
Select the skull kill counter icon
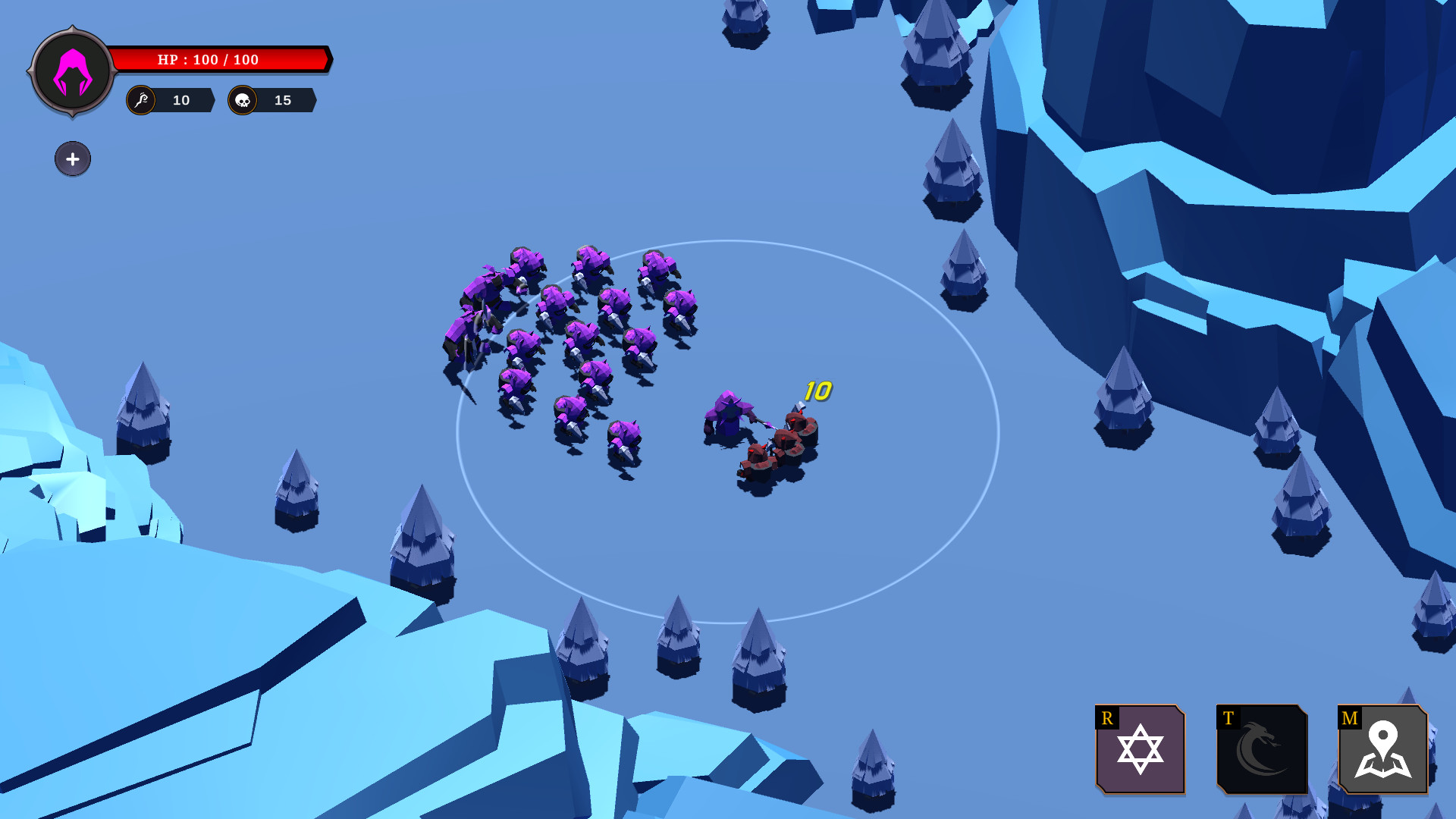(x=242, y=99)
